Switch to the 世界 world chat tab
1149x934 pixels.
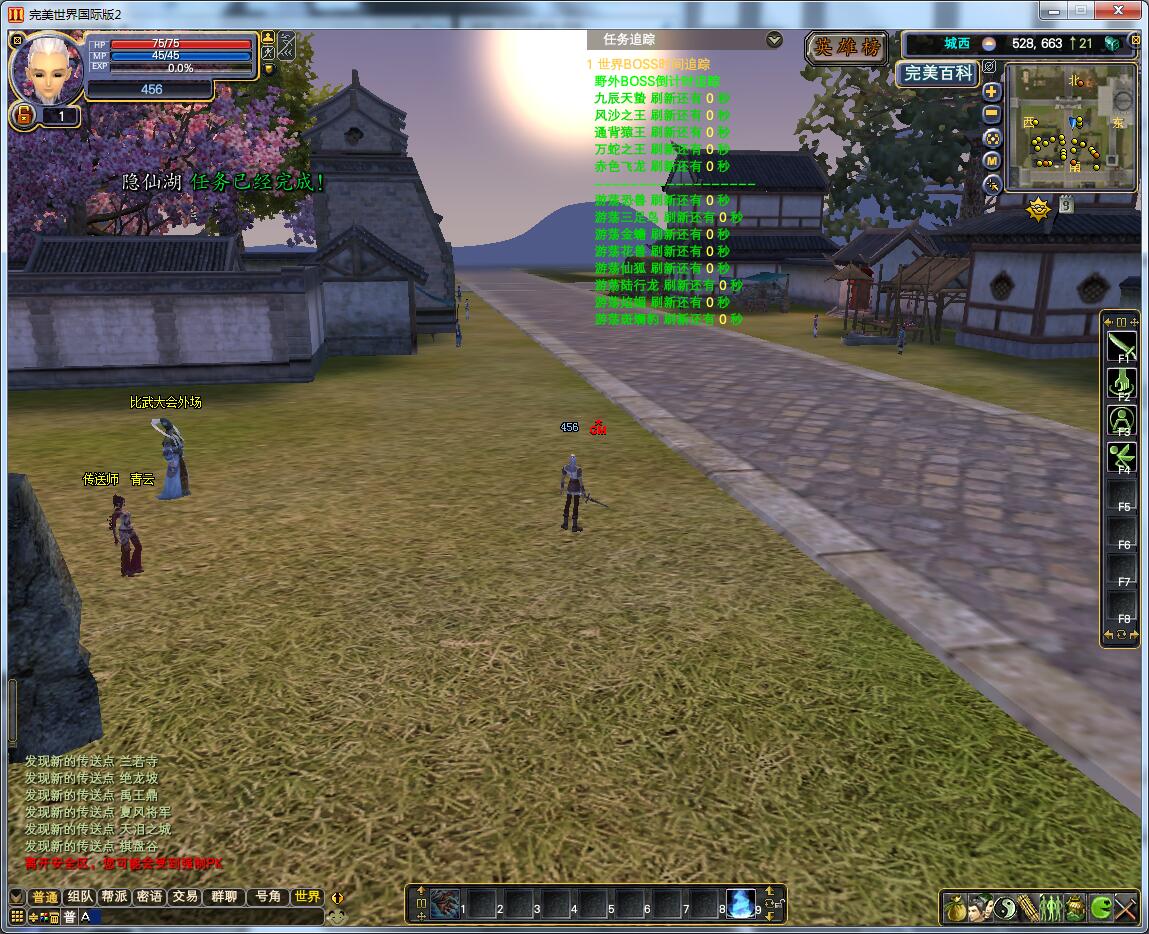pos(307,897)
